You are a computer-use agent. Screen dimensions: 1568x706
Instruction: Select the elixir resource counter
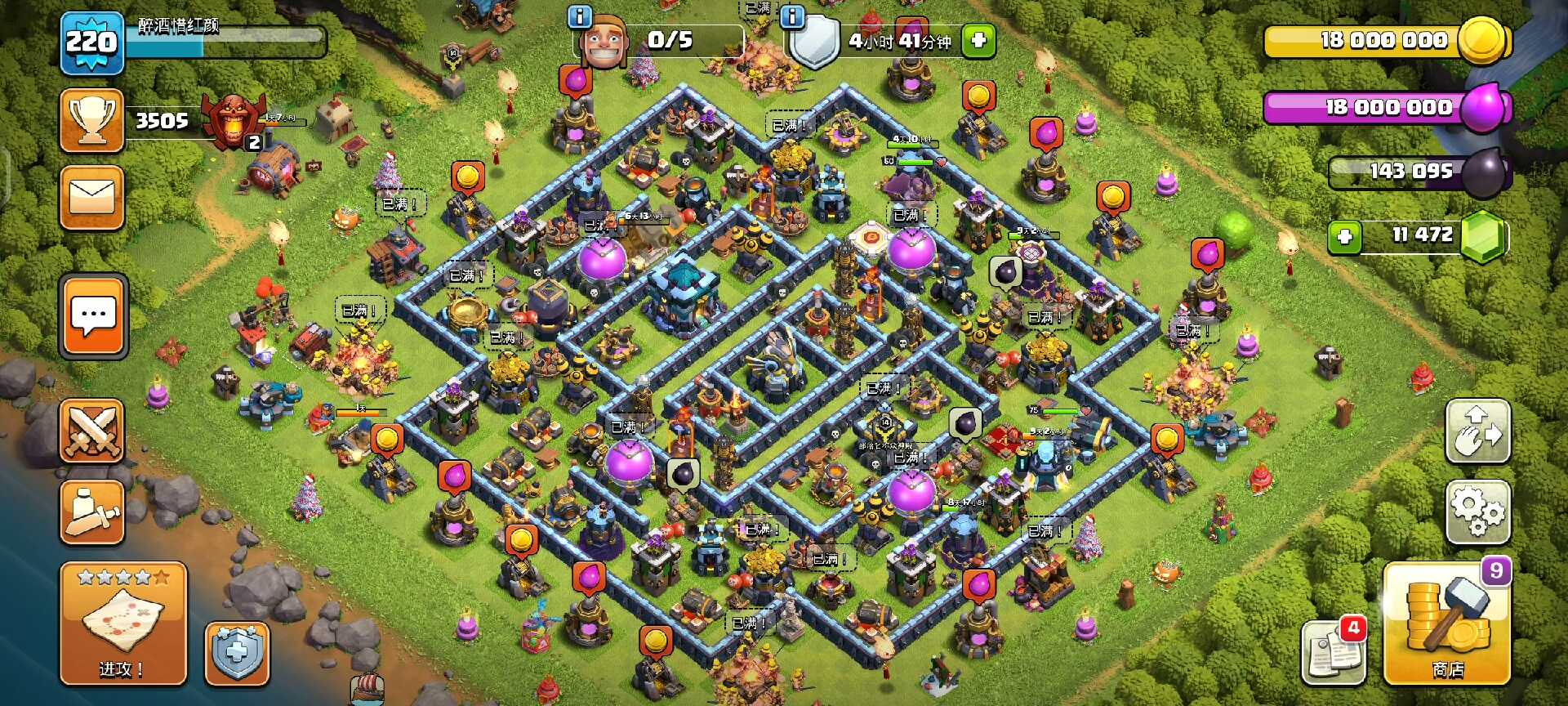tap(1386, 108)
